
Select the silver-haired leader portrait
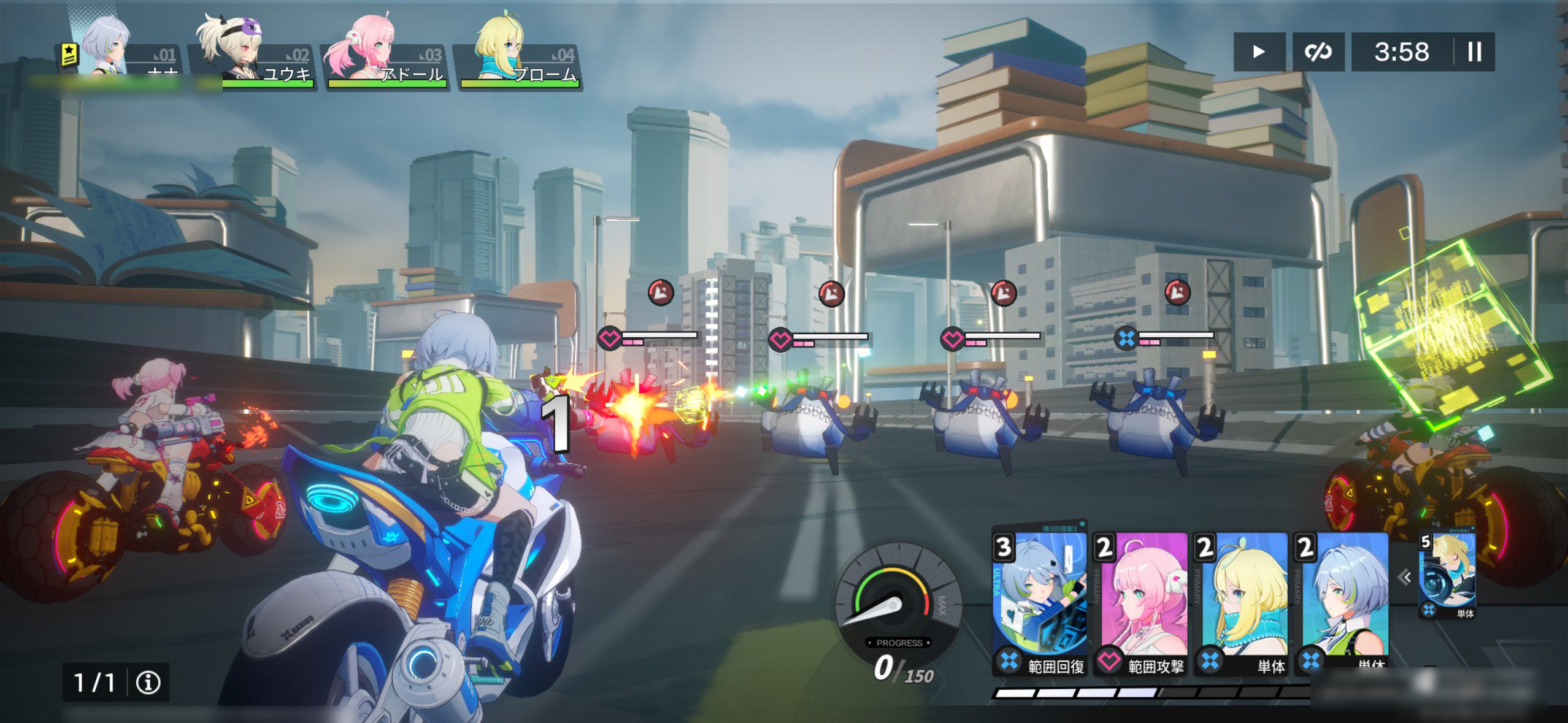click(120, 52)
